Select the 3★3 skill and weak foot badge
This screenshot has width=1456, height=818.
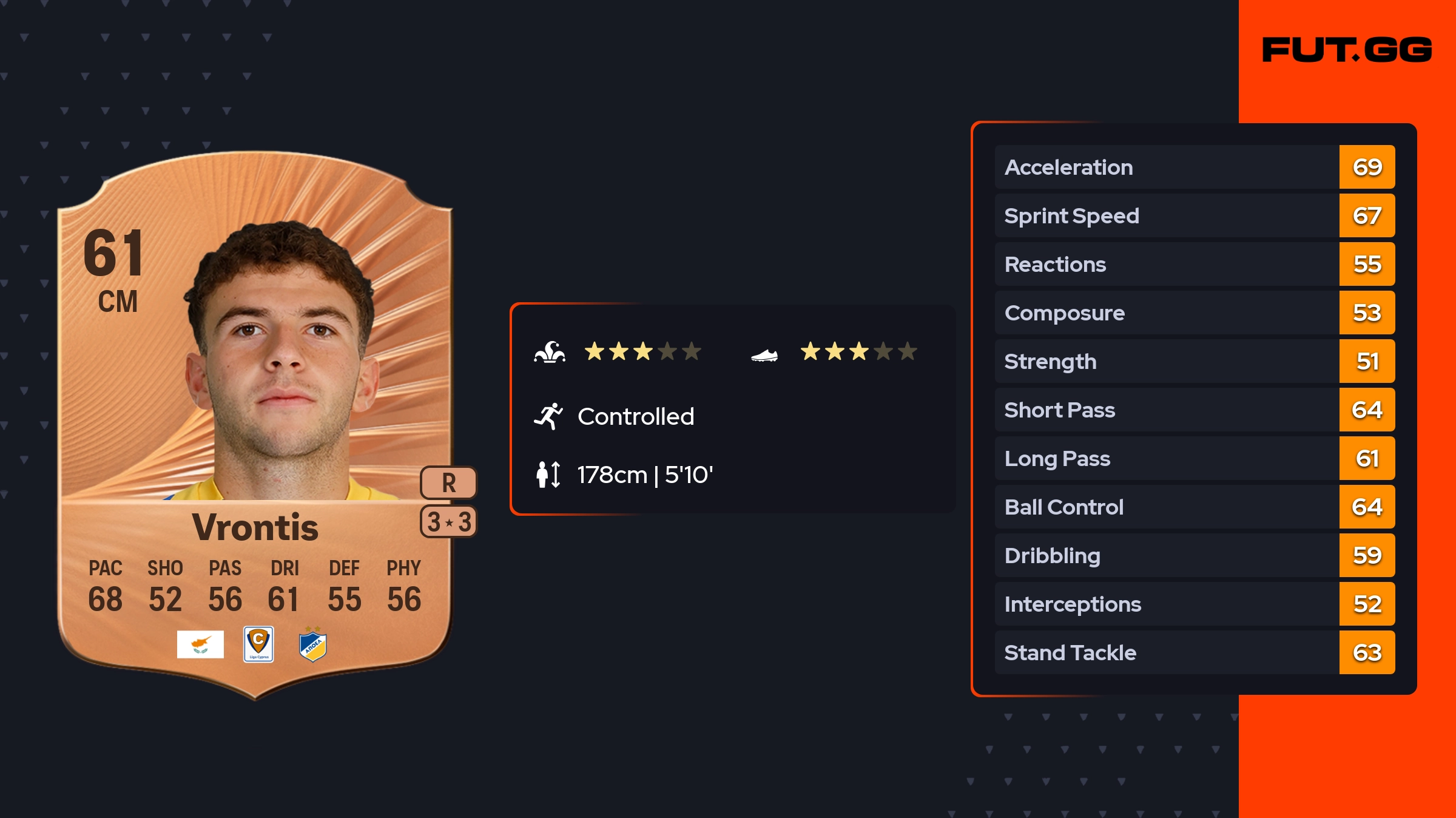[448, 522]
